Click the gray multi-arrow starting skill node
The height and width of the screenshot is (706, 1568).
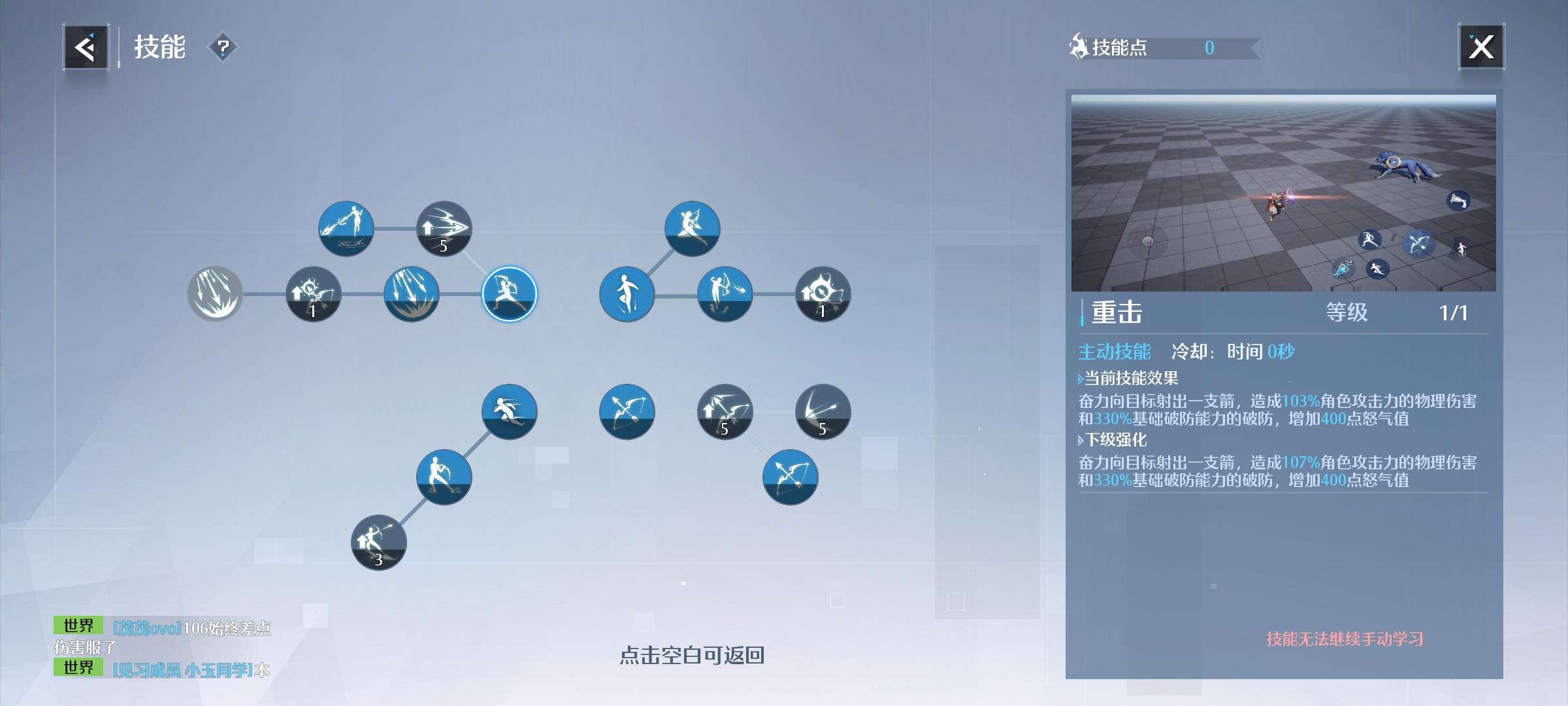[x=216, y=294]
